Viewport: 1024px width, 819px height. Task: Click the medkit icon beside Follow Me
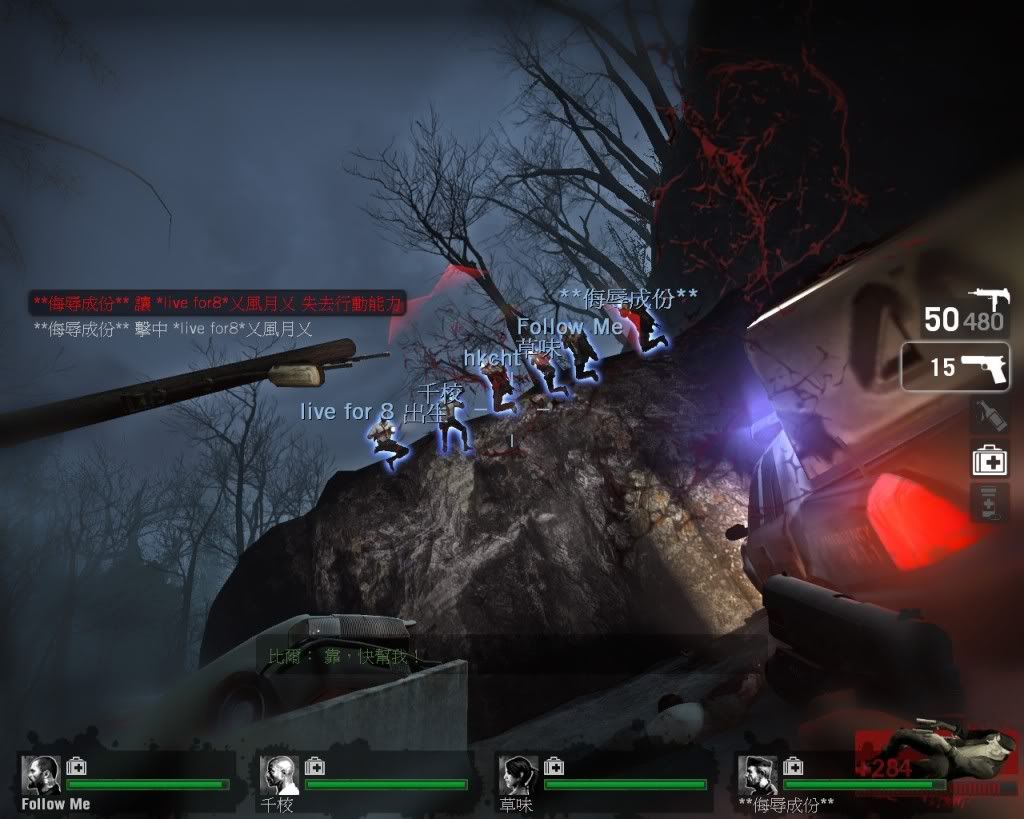coord(76,767)
